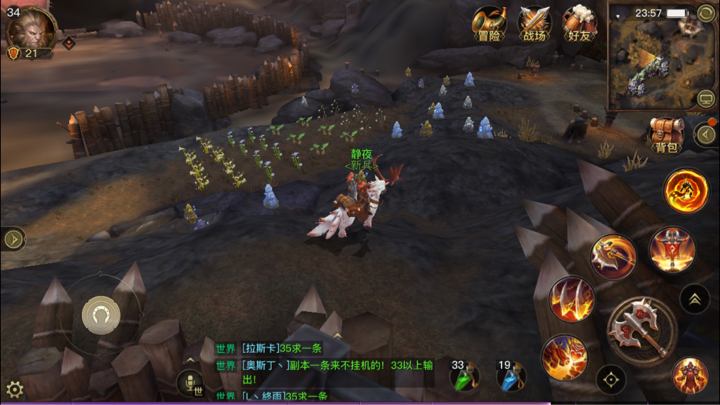Open the 冒险 adventure menu
The image size is (720, 405).
(489, 22)
